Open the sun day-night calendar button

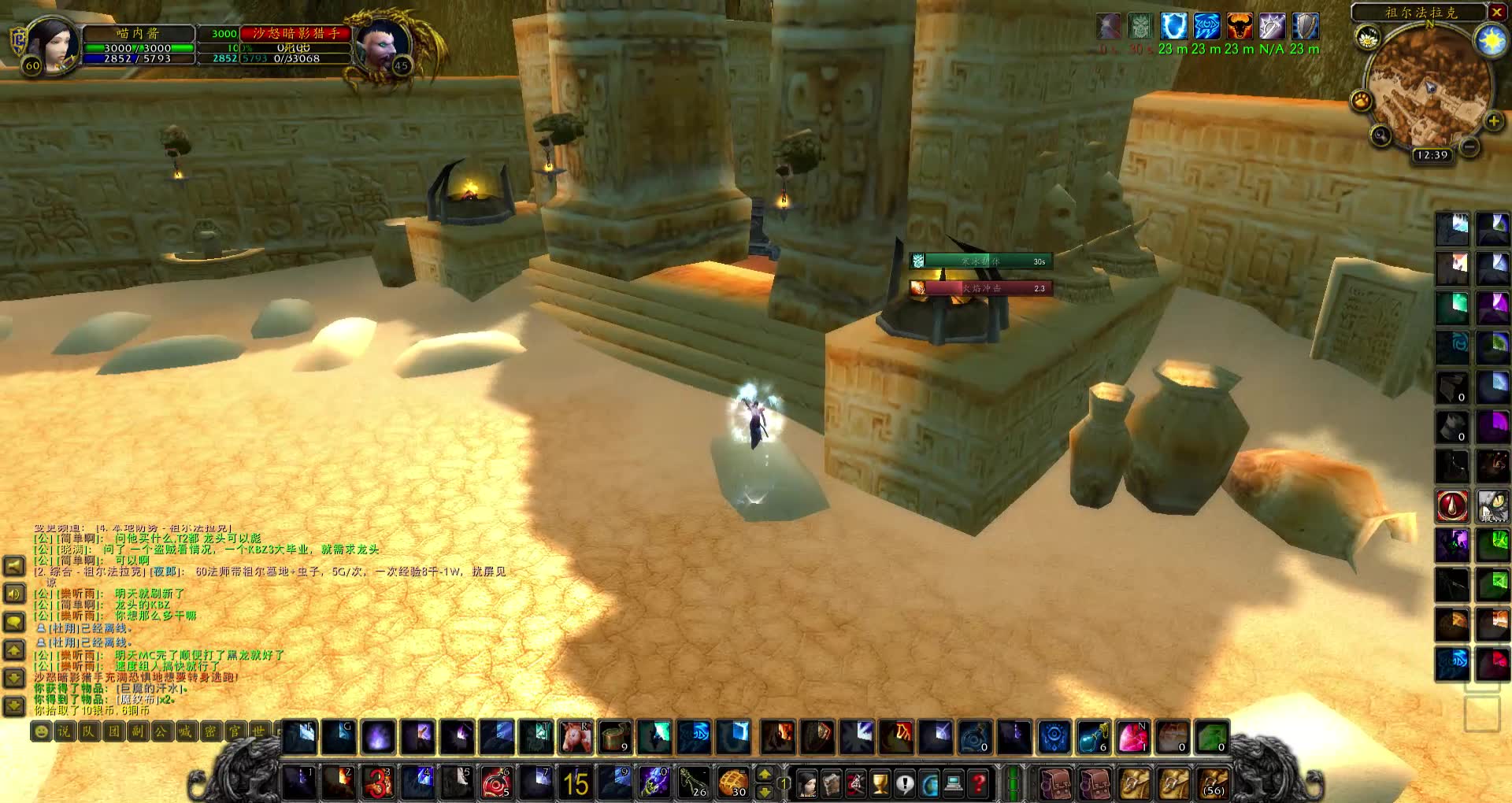click(x=1491, y=41)
